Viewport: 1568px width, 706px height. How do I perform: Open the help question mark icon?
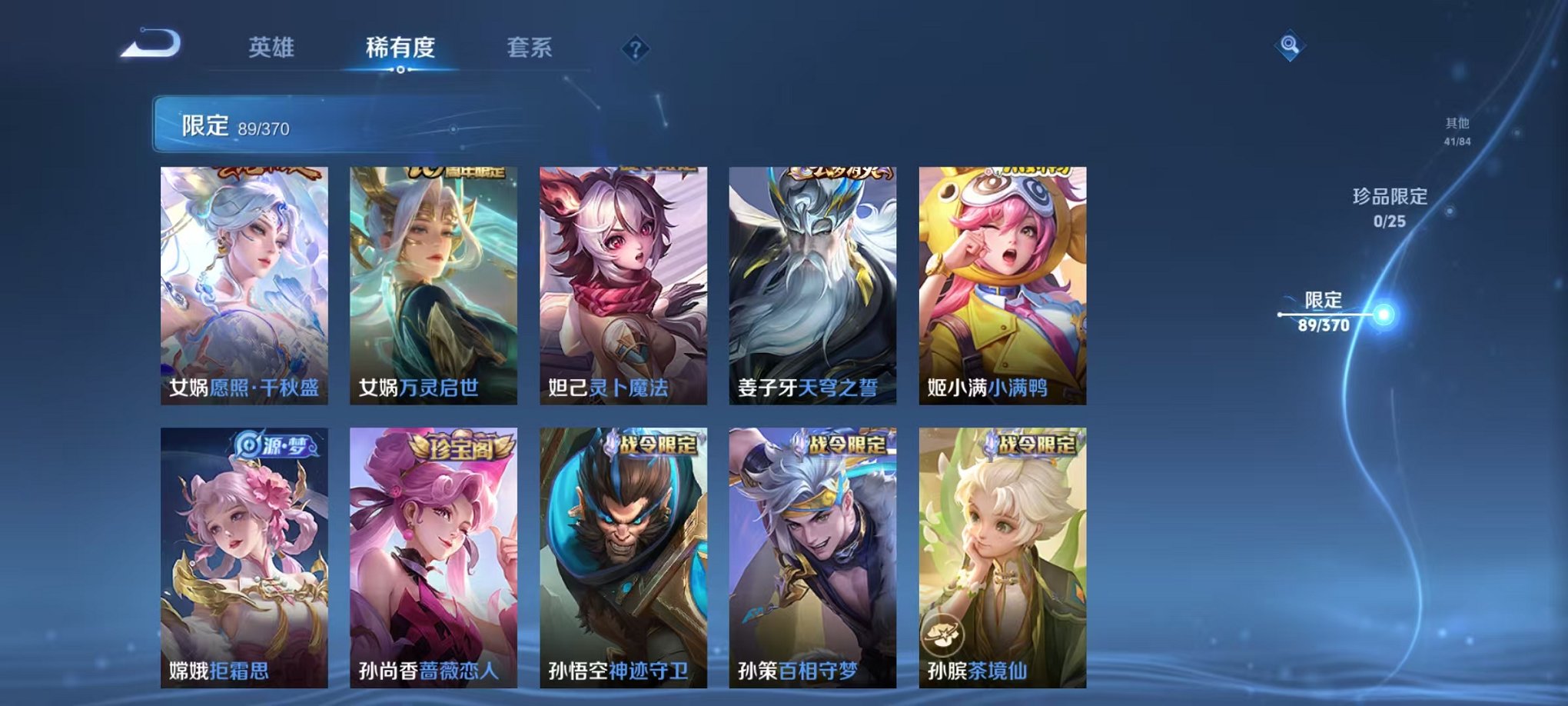635,49
